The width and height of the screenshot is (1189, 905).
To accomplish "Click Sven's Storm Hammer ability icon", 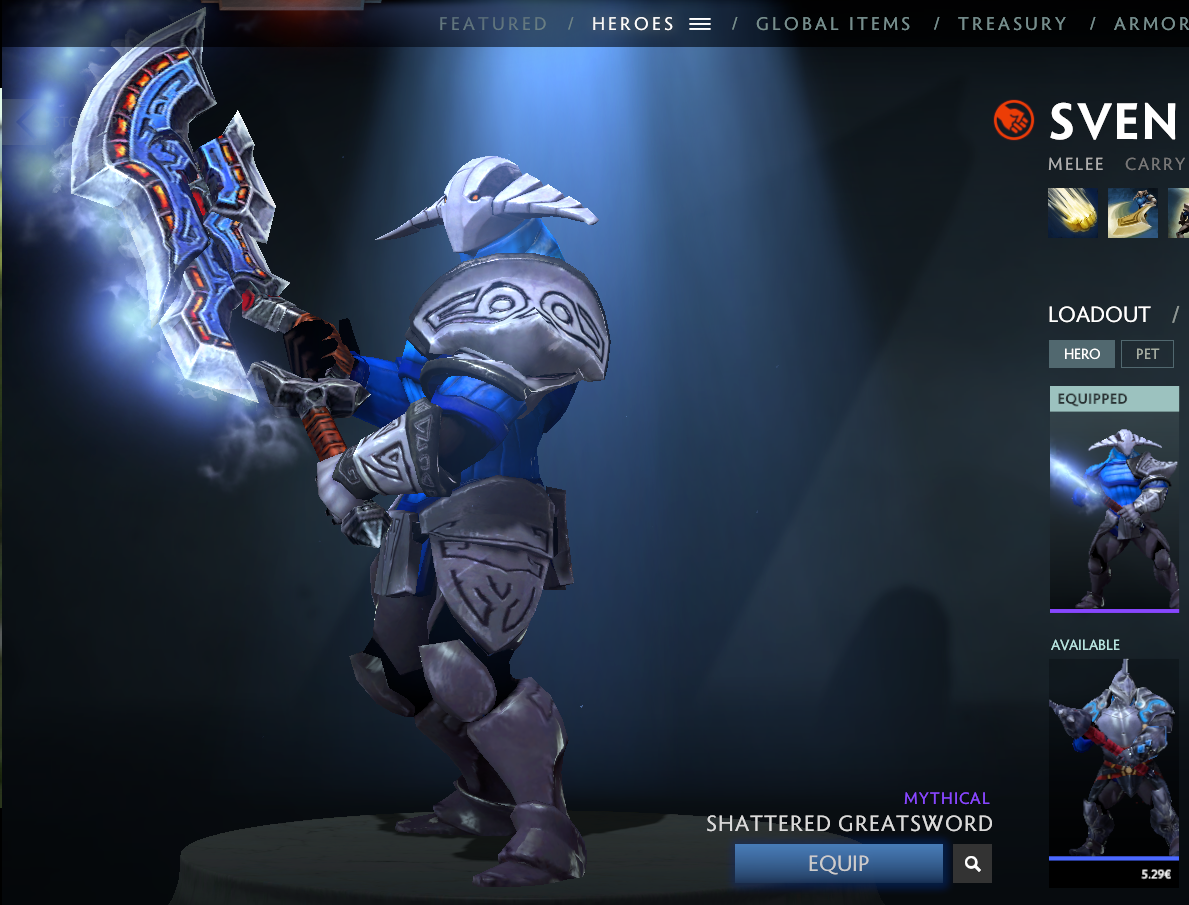I will tap(1072, 213).
